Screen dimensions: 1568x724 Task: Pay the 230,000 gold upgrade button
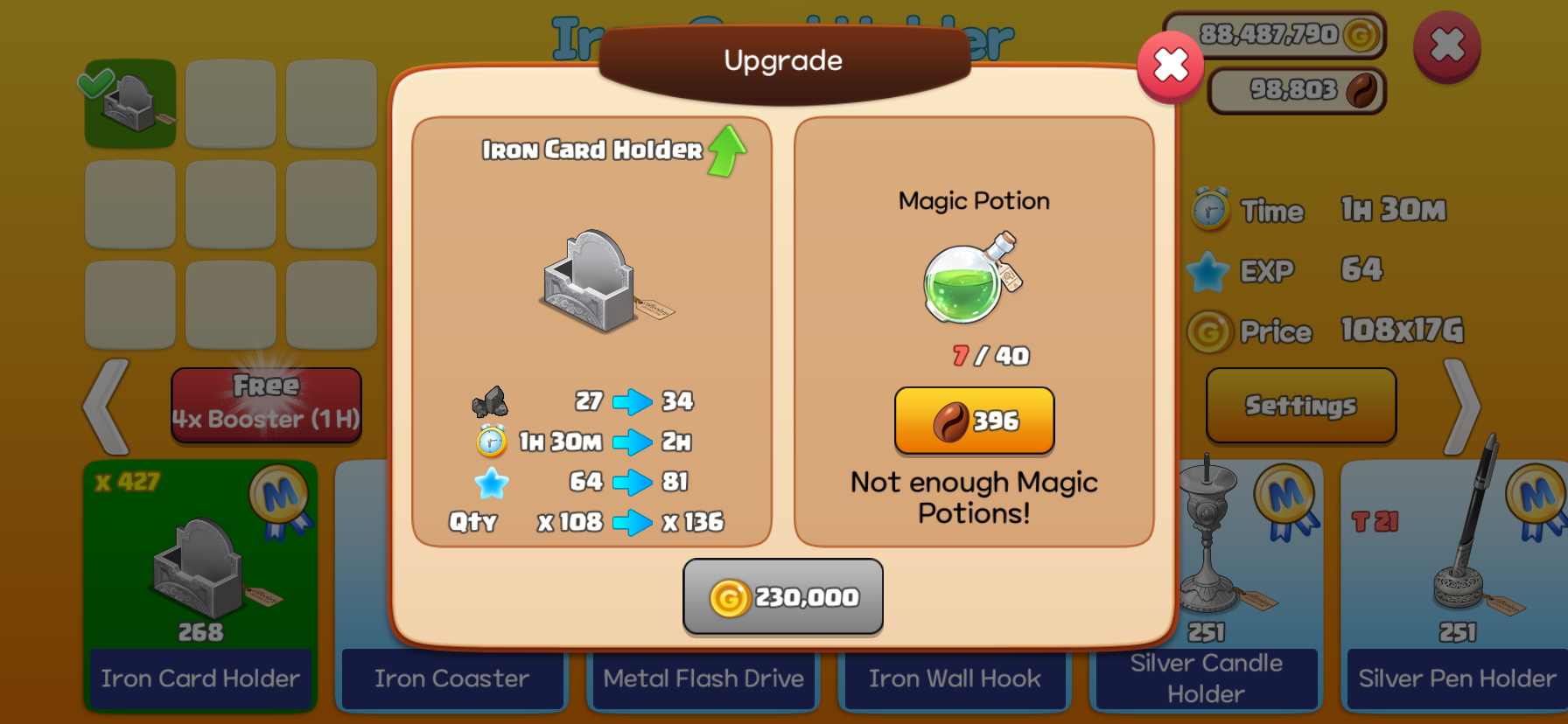[782, 597]
